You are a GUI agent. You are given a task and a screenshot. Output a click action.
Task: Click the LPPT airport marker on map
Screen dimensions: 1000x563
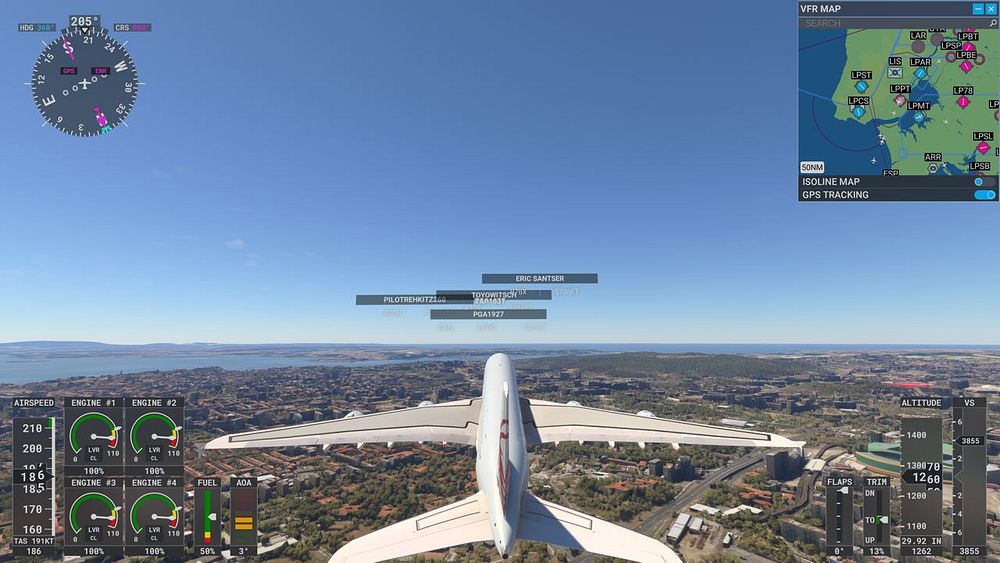[x=900, y=100]
